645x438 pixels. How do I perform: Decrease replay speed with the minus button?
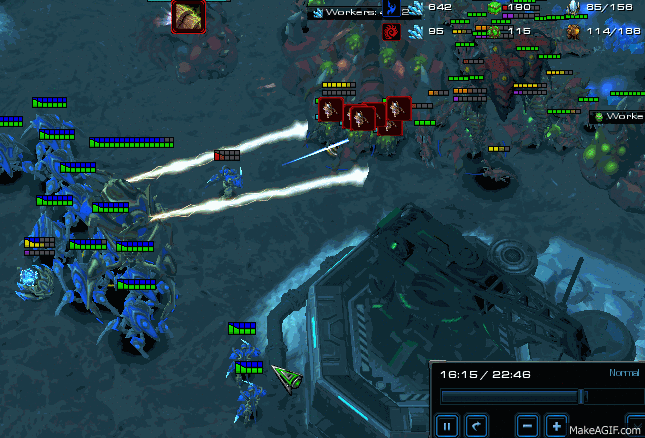527,425
